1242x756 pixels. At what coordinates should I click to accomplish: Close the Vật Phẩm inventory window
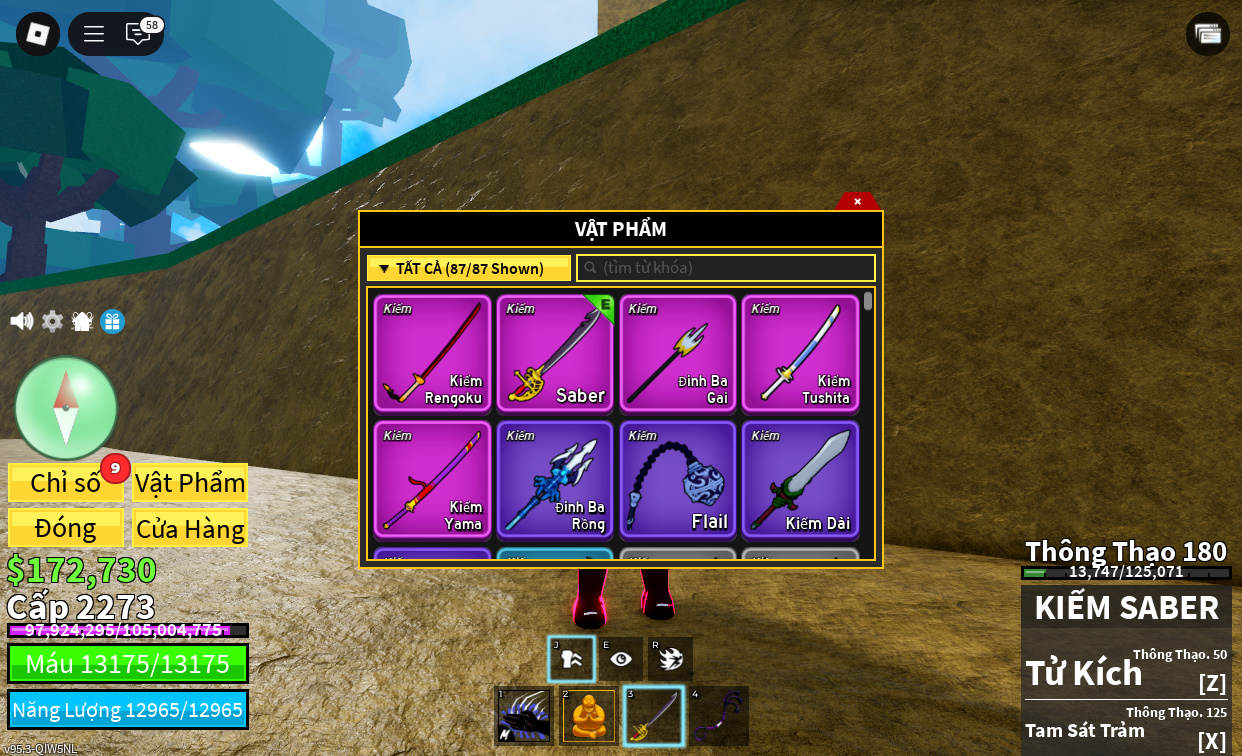[857, 201]
